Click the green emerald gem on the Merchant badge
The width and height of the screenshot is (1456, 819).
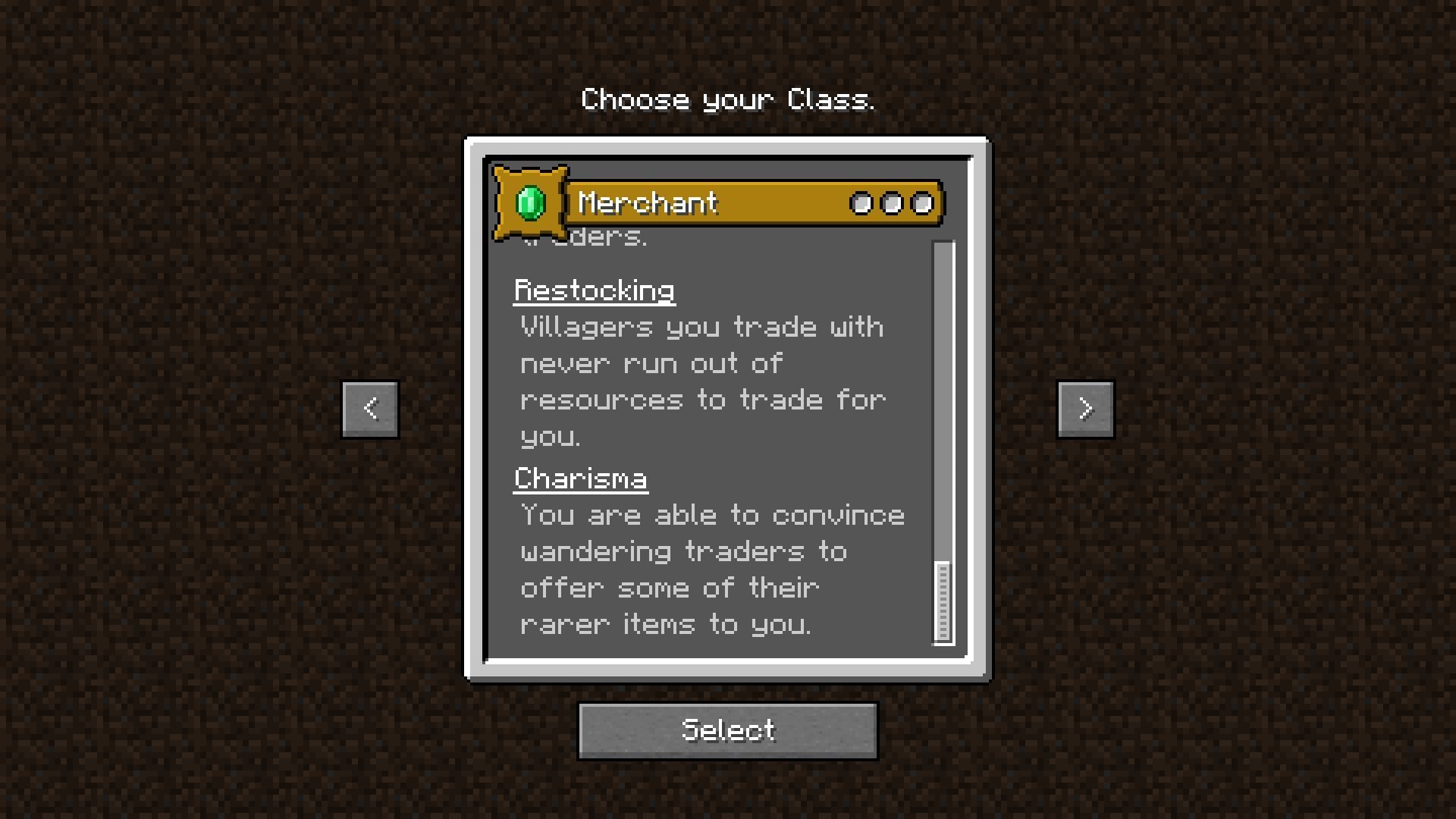click(529, 203)
